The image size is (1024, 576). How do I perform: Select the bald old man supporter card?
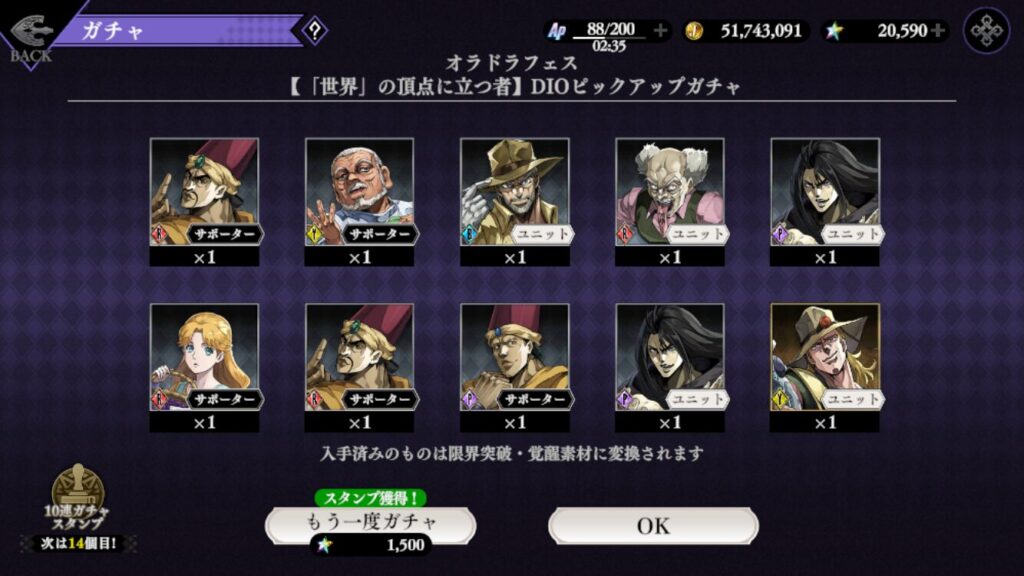pos(359,194)
